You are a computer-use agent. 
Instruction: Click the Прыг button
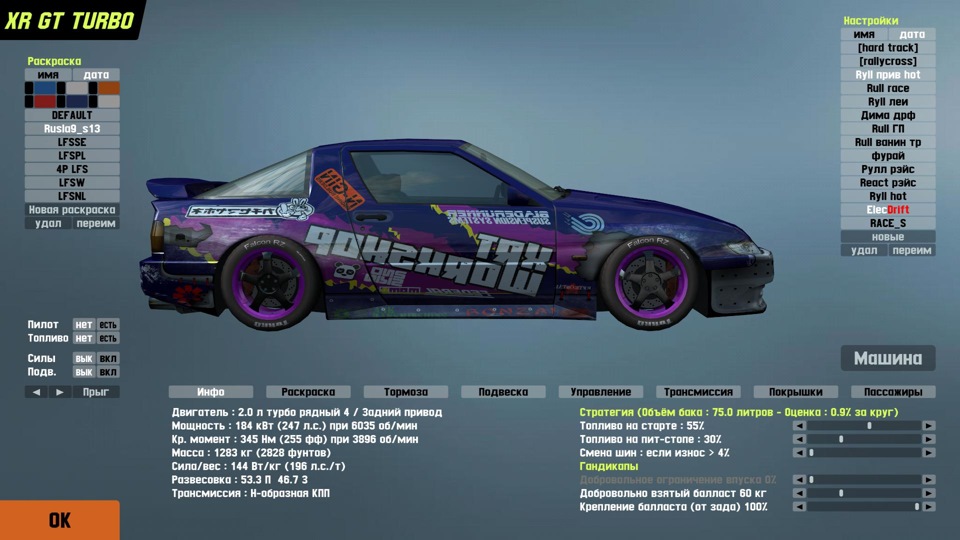point(96,392)
